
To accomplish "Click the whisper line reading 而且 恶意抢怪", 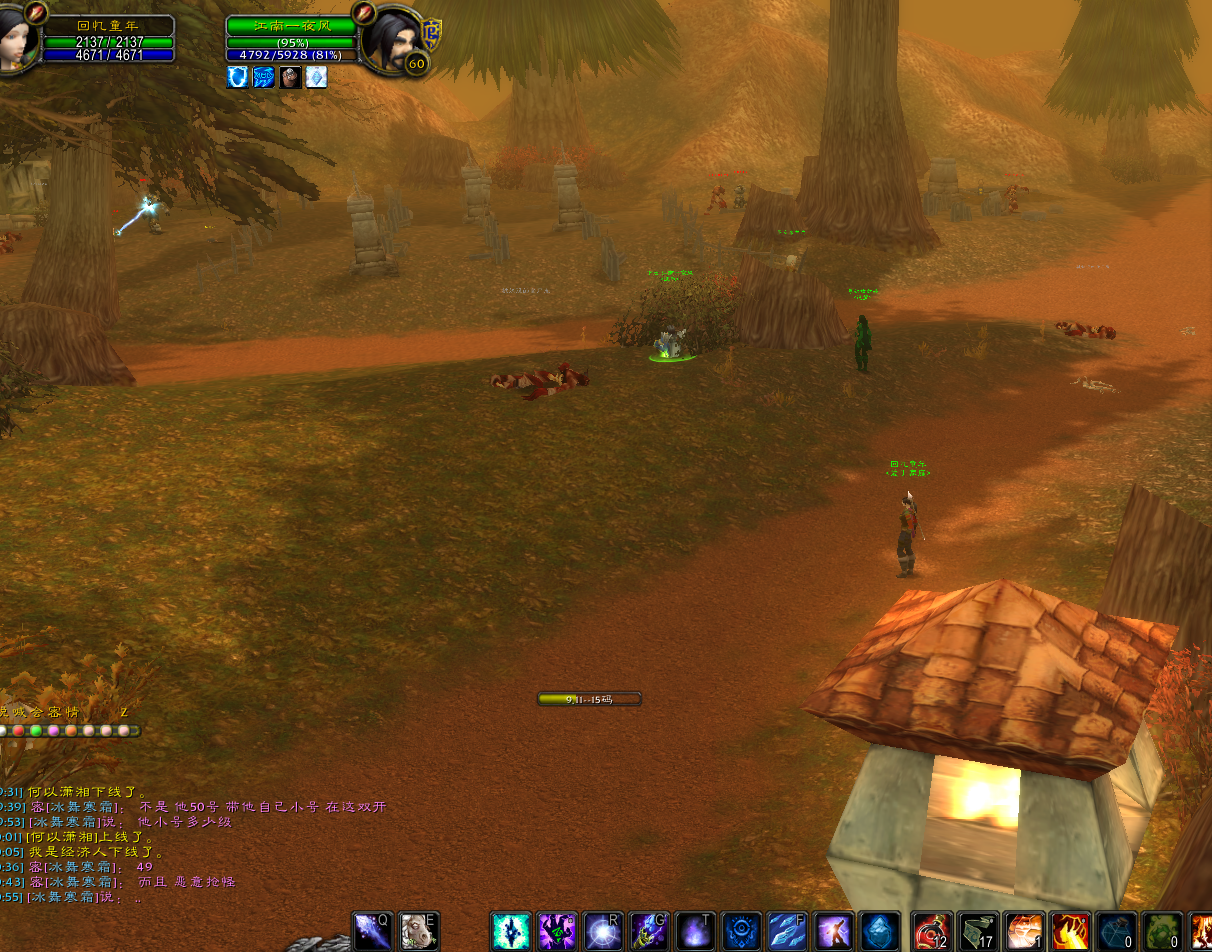I will [x=186, y=882].
